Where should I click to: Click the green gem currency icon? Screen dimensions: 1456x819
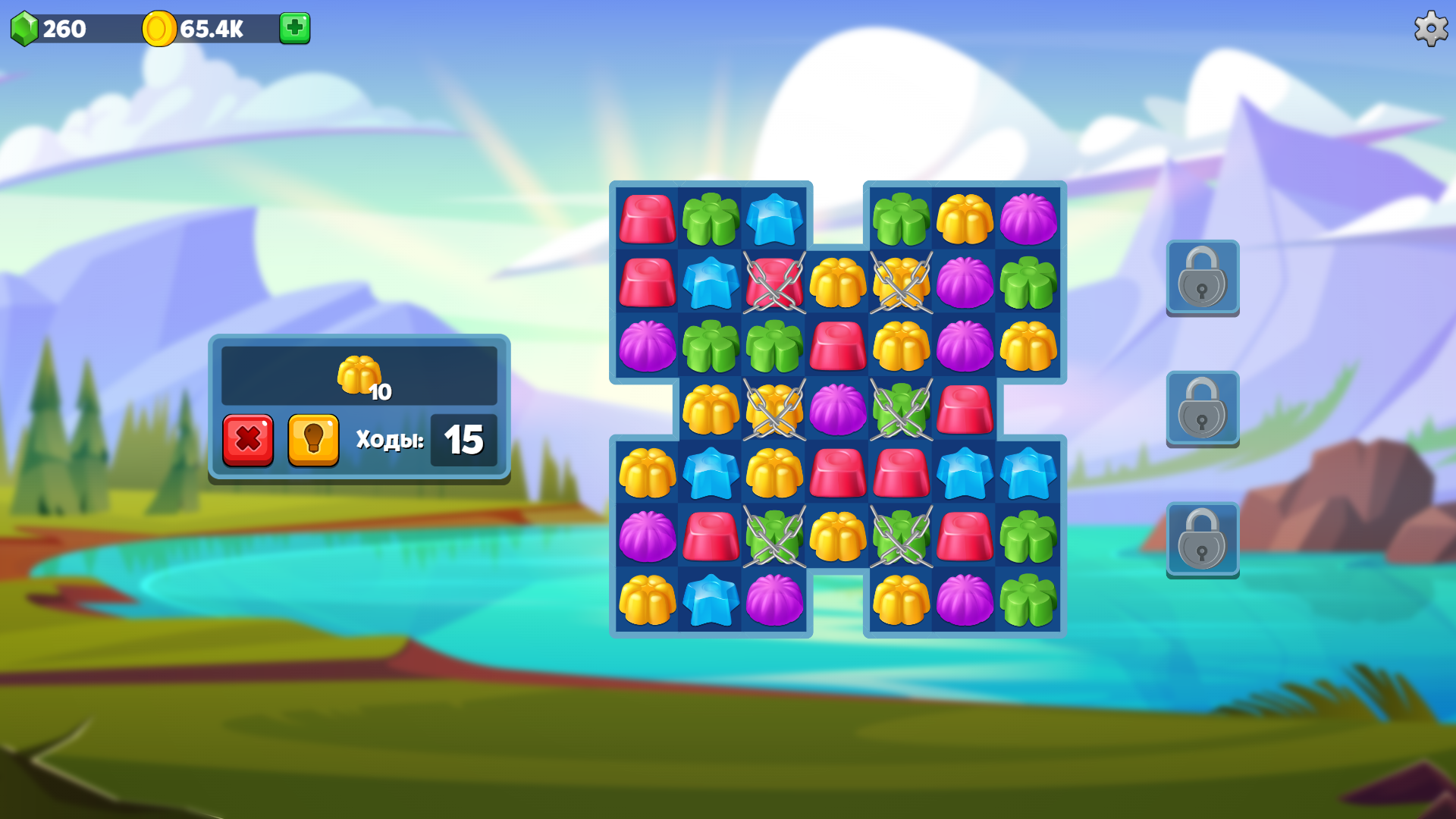pyautogui.click(x=25, y=30)
